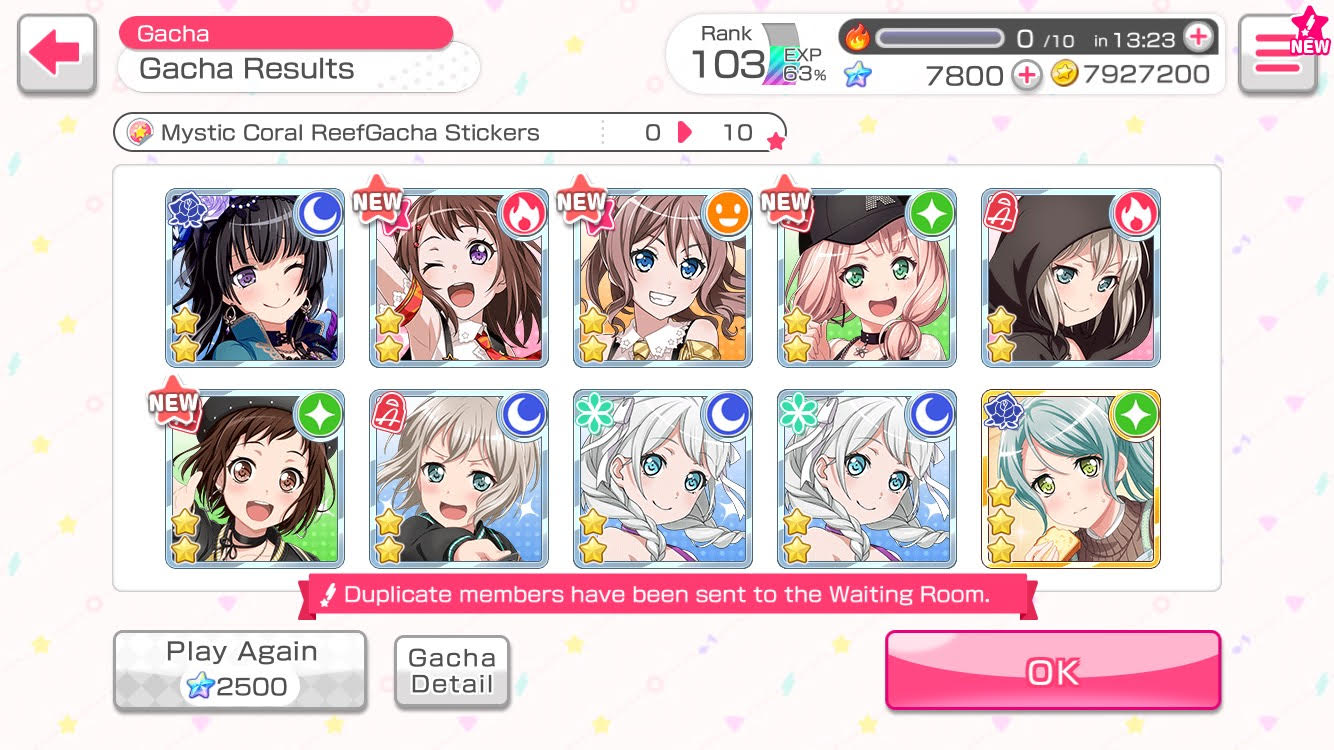Viewport: 1334px width, 750px height.
Task: Select the gray-haired cool-attribute member card
Action: pos(459,479)
